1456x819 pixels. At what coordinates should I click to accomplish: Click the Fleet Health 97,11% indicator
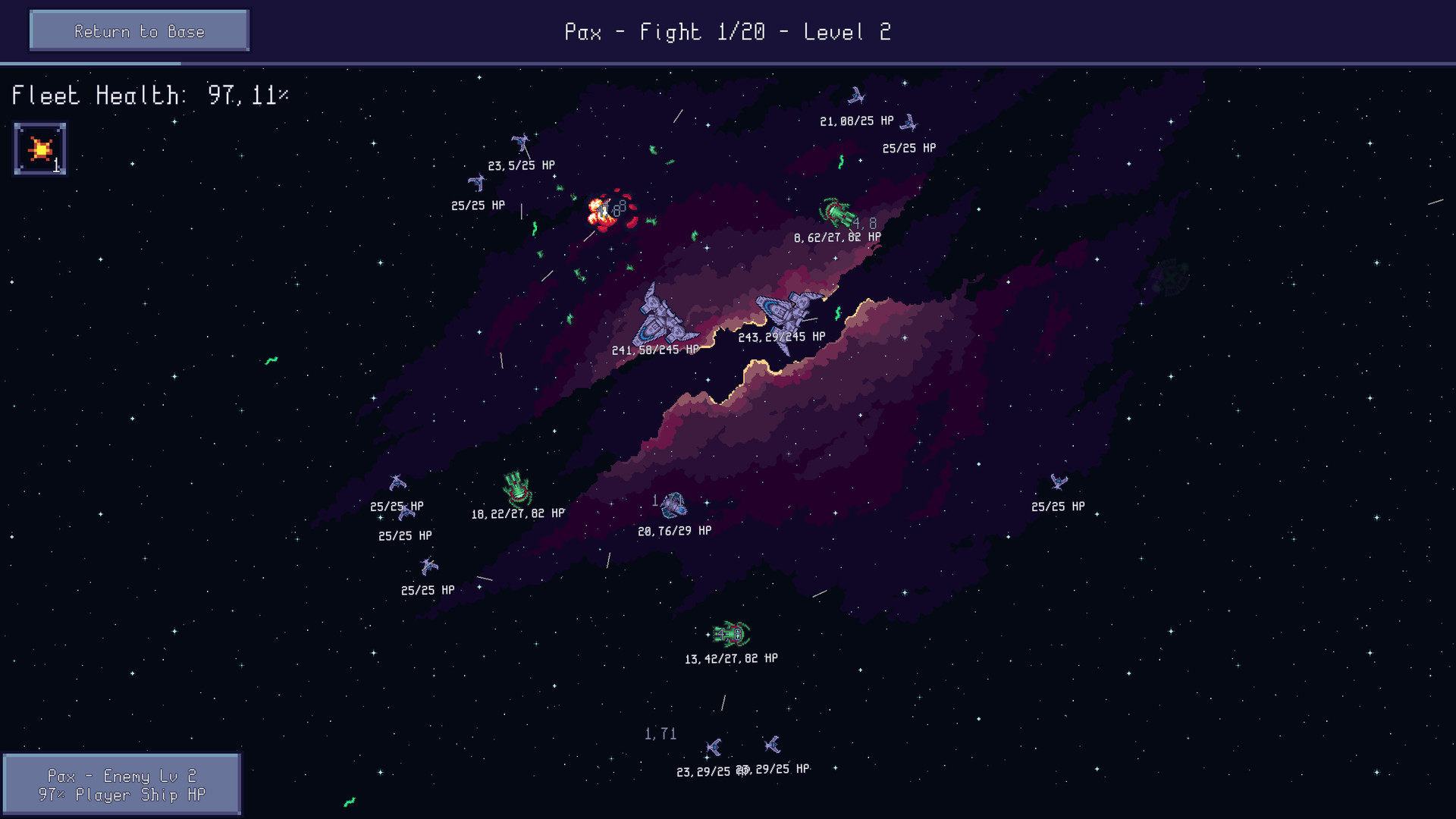pos(149,96)
